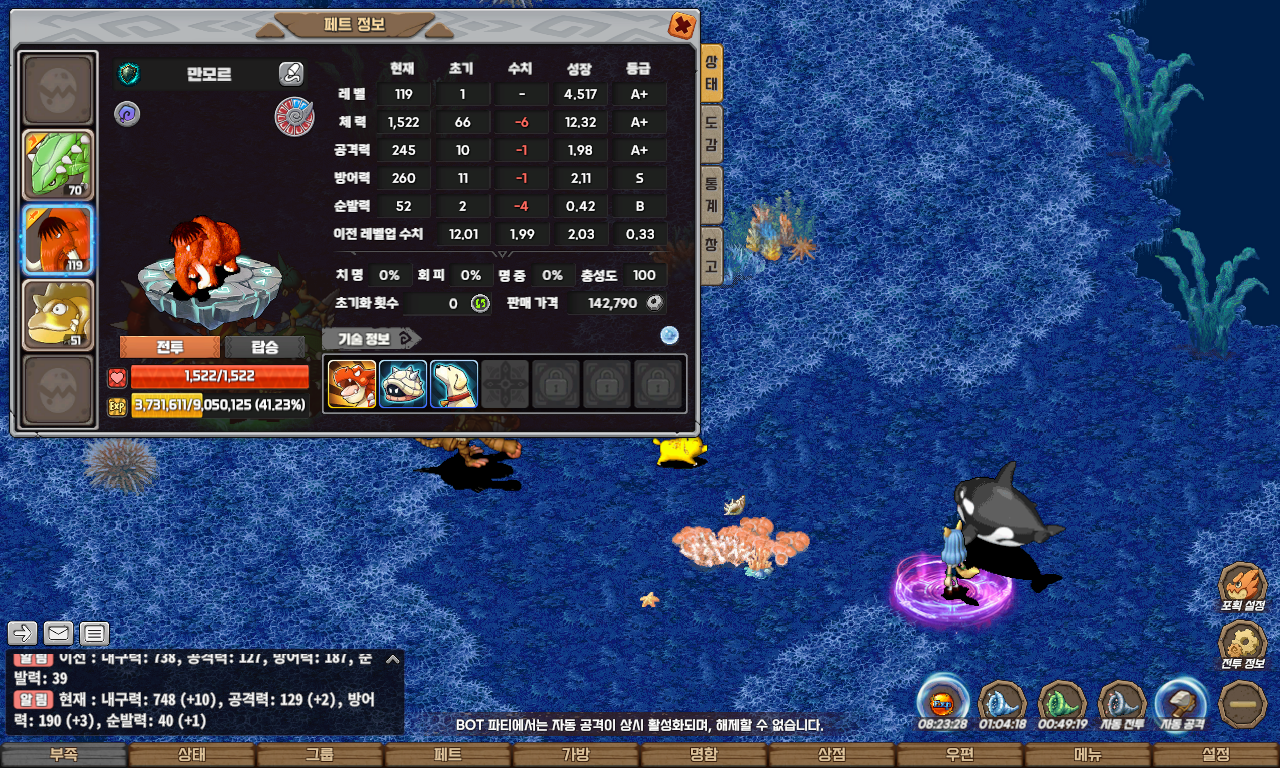Rename the pet with the pencil icon
The width and height of the screenshot is (1280, 768).
(x=291, y=73)
